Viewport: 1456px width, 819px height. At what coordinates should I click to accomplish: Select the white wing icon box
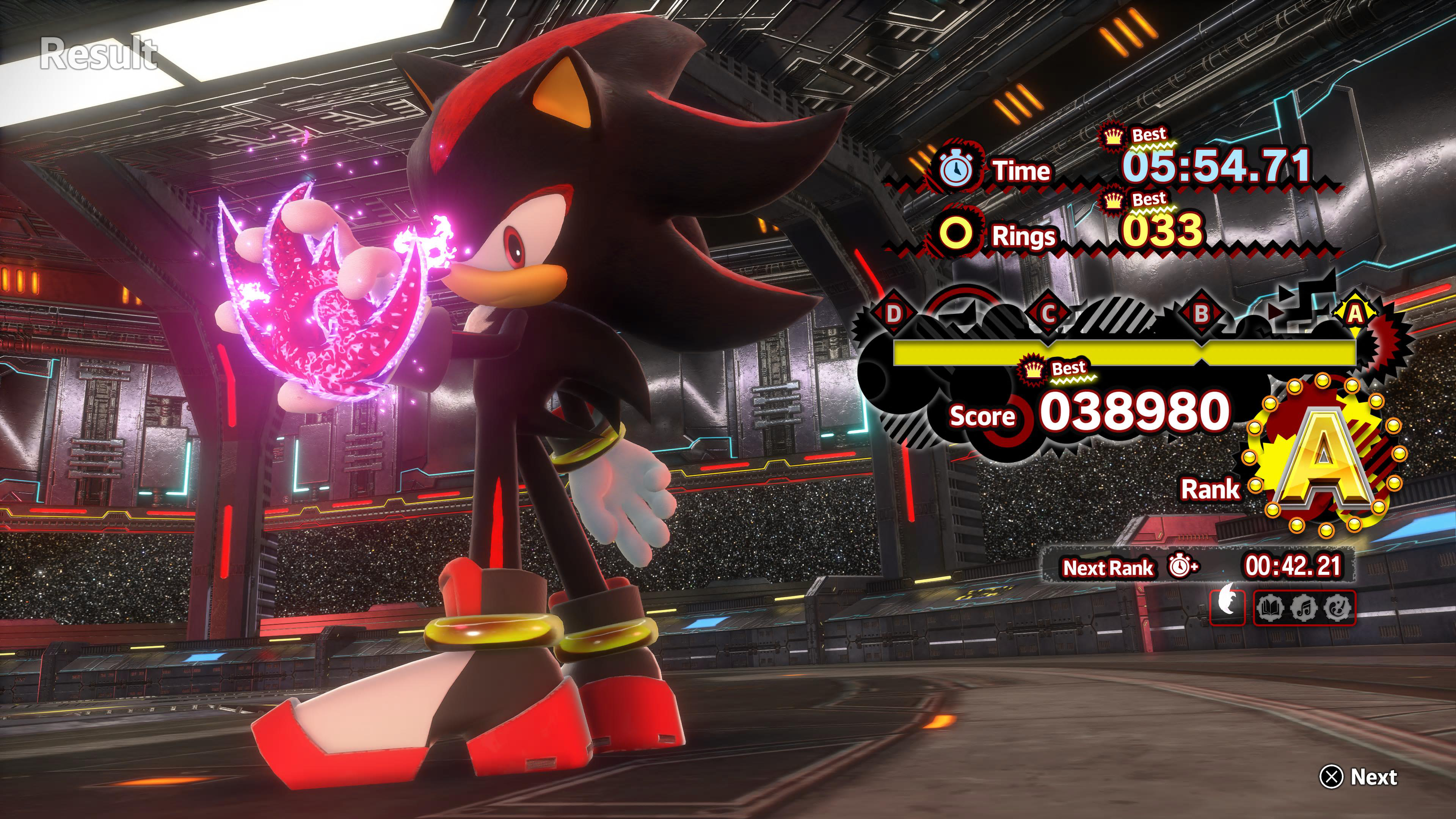point(1228,607)
